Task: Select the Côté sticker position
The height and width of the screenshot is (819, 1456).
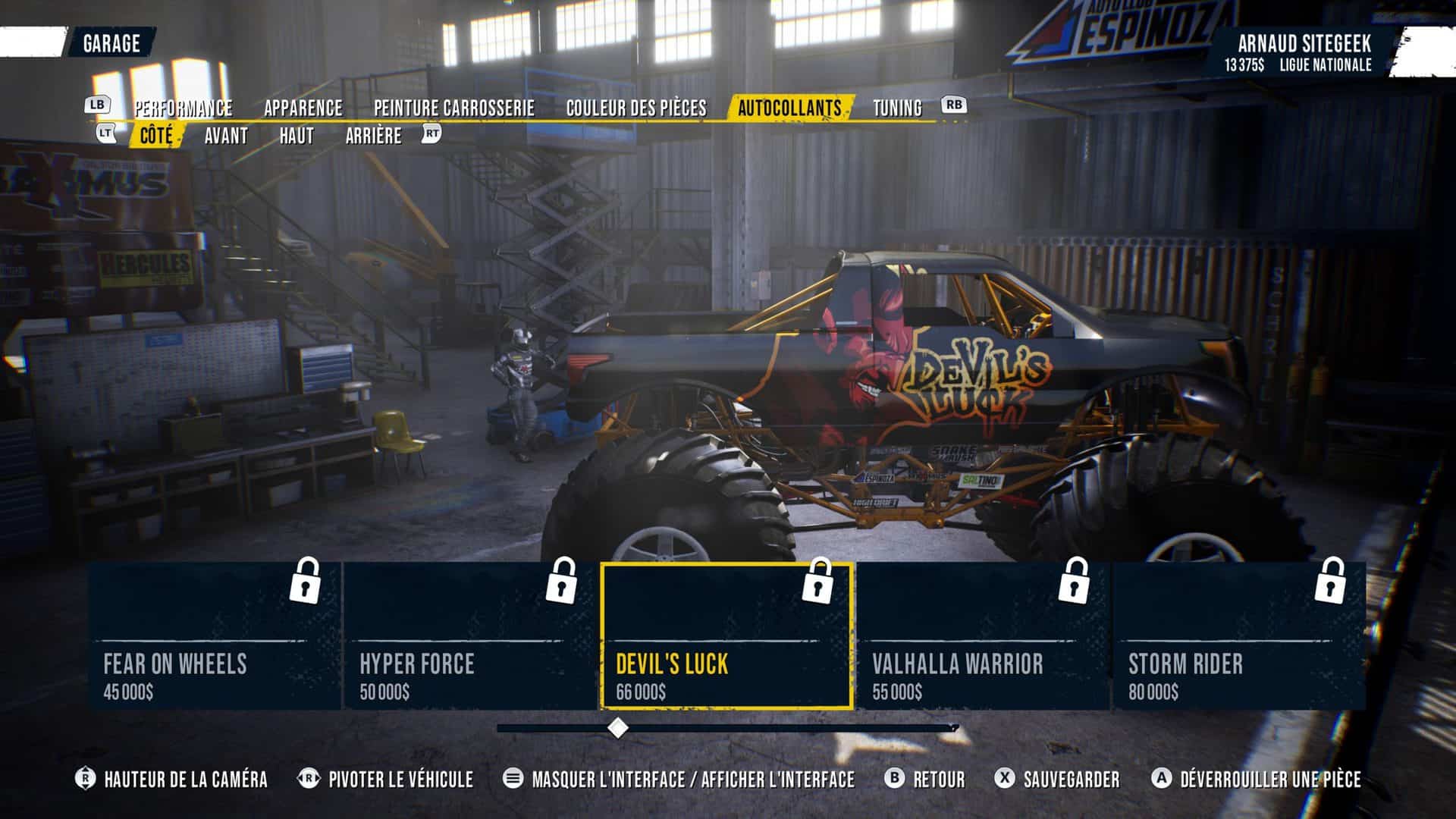Action: pos(156,136)
